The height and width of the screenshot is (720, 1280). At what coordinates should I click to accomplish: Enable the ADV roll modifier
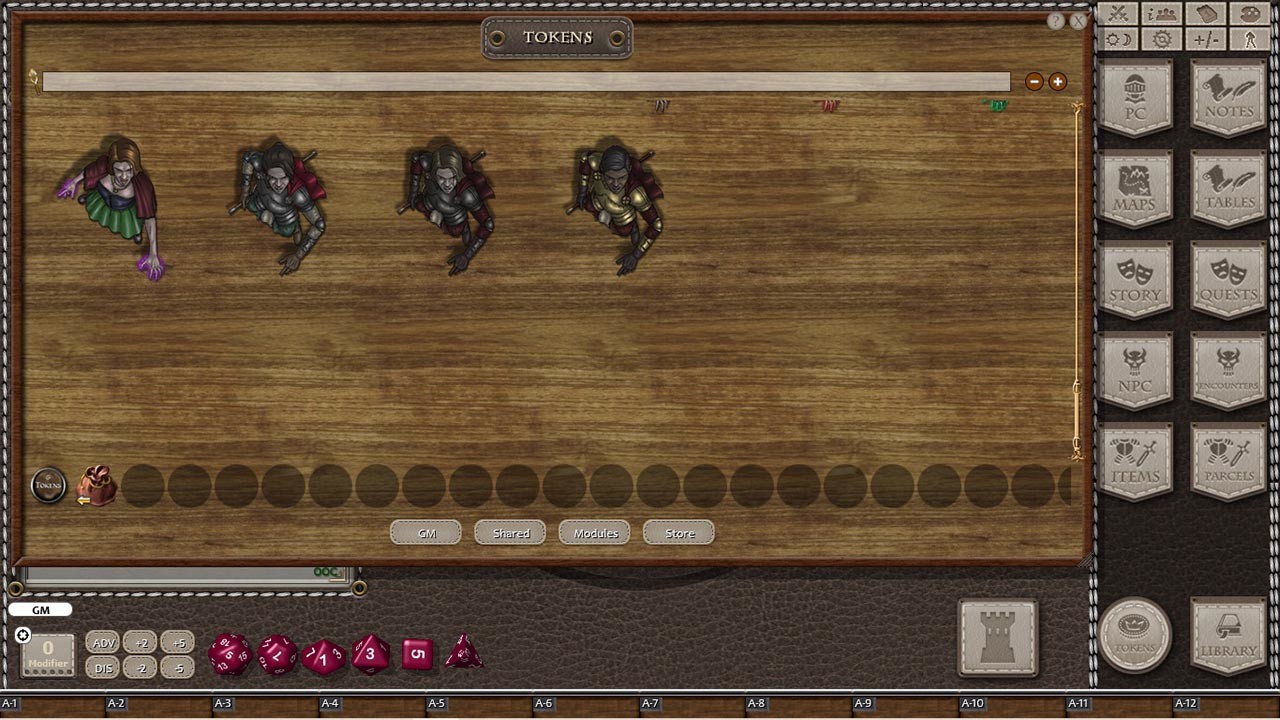[x=103, y=643]
